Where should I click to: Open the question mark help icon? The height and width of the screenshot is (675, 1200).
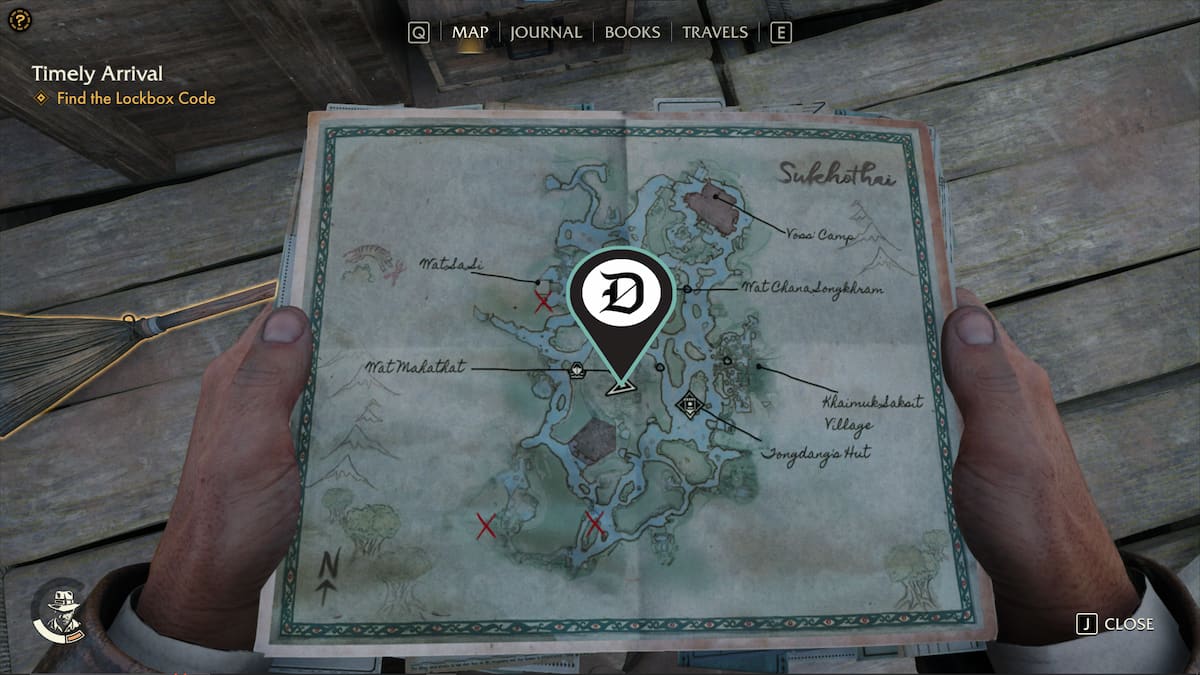coord(17,20)
